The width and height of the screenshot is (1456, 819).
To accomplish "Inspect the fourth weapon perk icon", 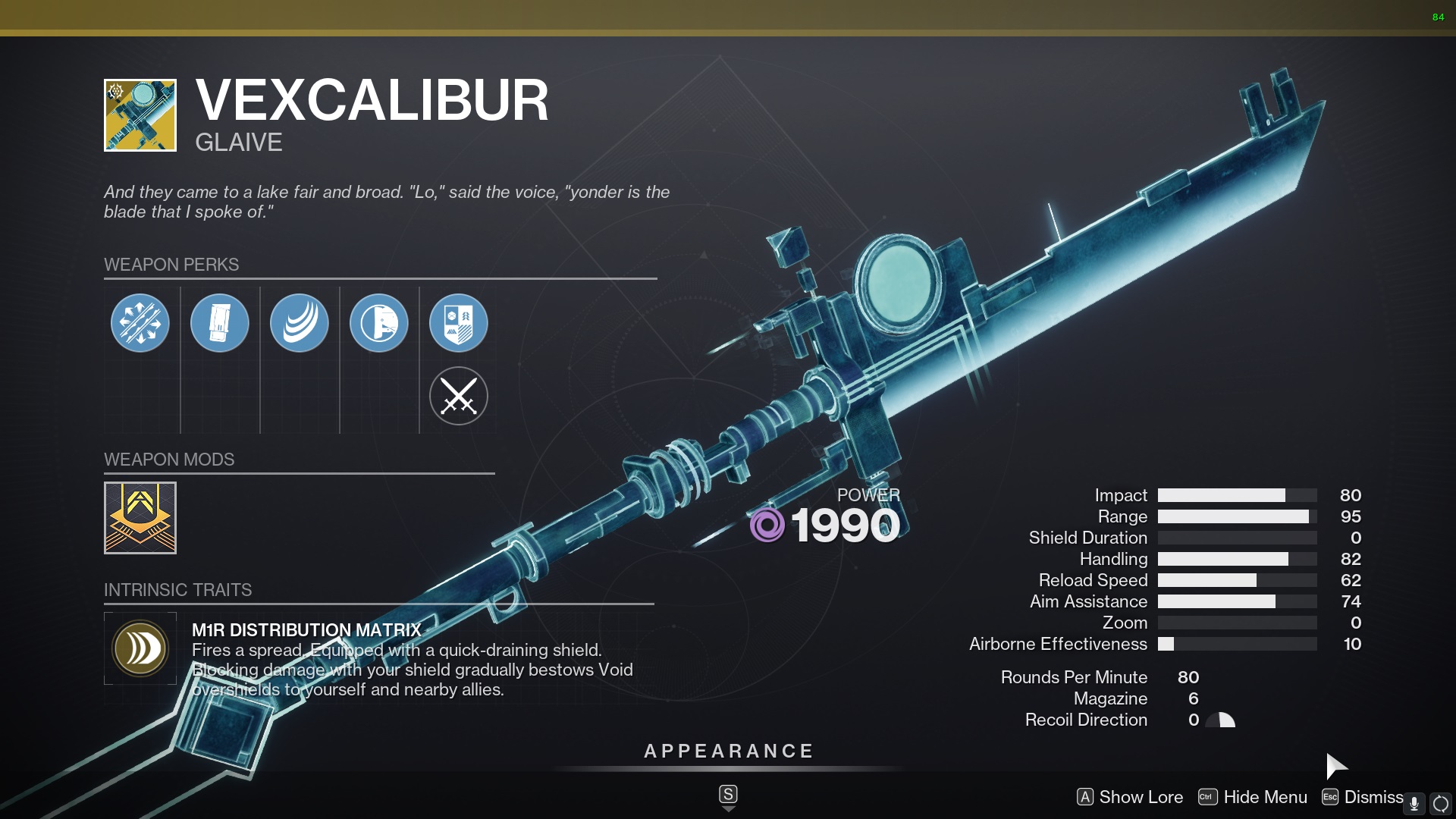I will (x=380, y=322).
